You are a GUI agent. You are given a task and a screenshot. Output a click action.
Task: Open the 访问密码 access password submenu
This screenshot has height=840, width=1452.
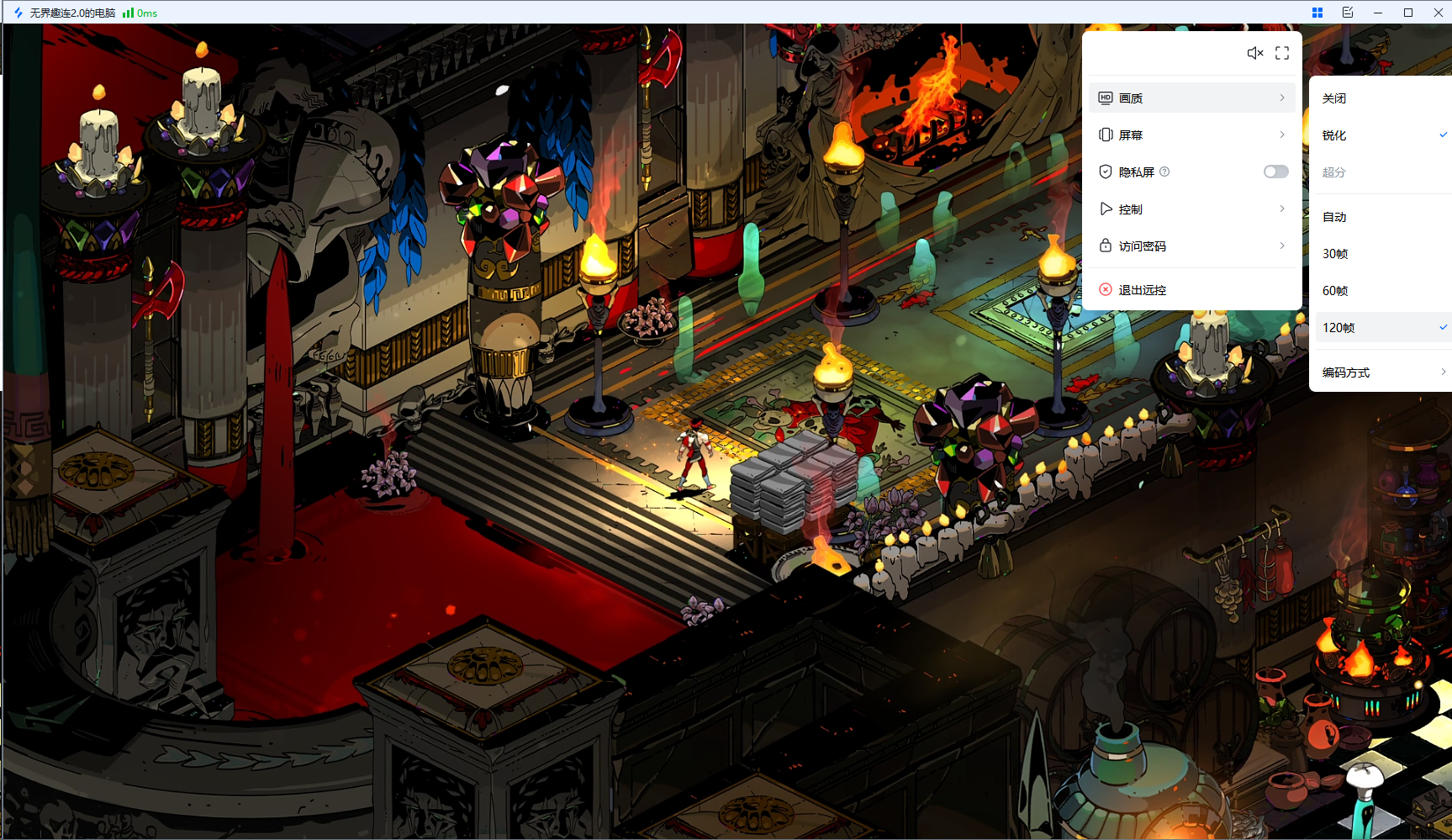click(1191, 246)
